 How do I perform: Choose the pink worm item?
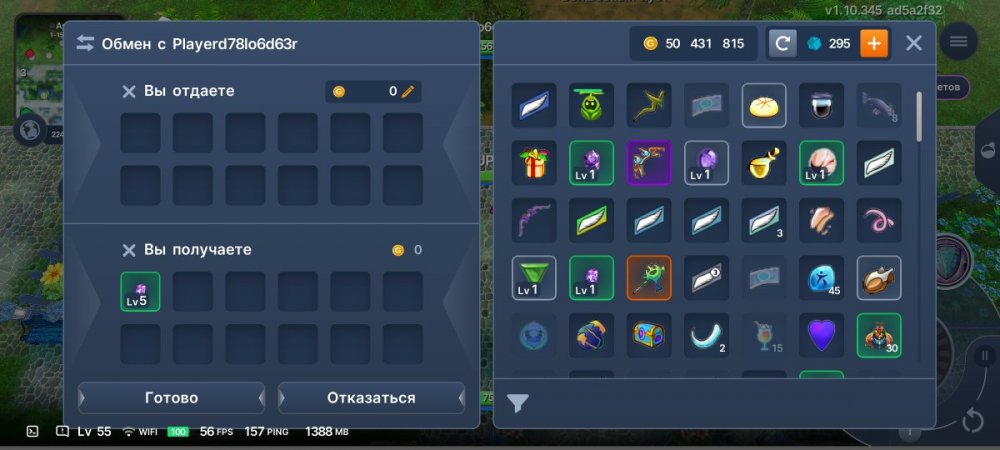pyautogui.click(x=879, y=220)
